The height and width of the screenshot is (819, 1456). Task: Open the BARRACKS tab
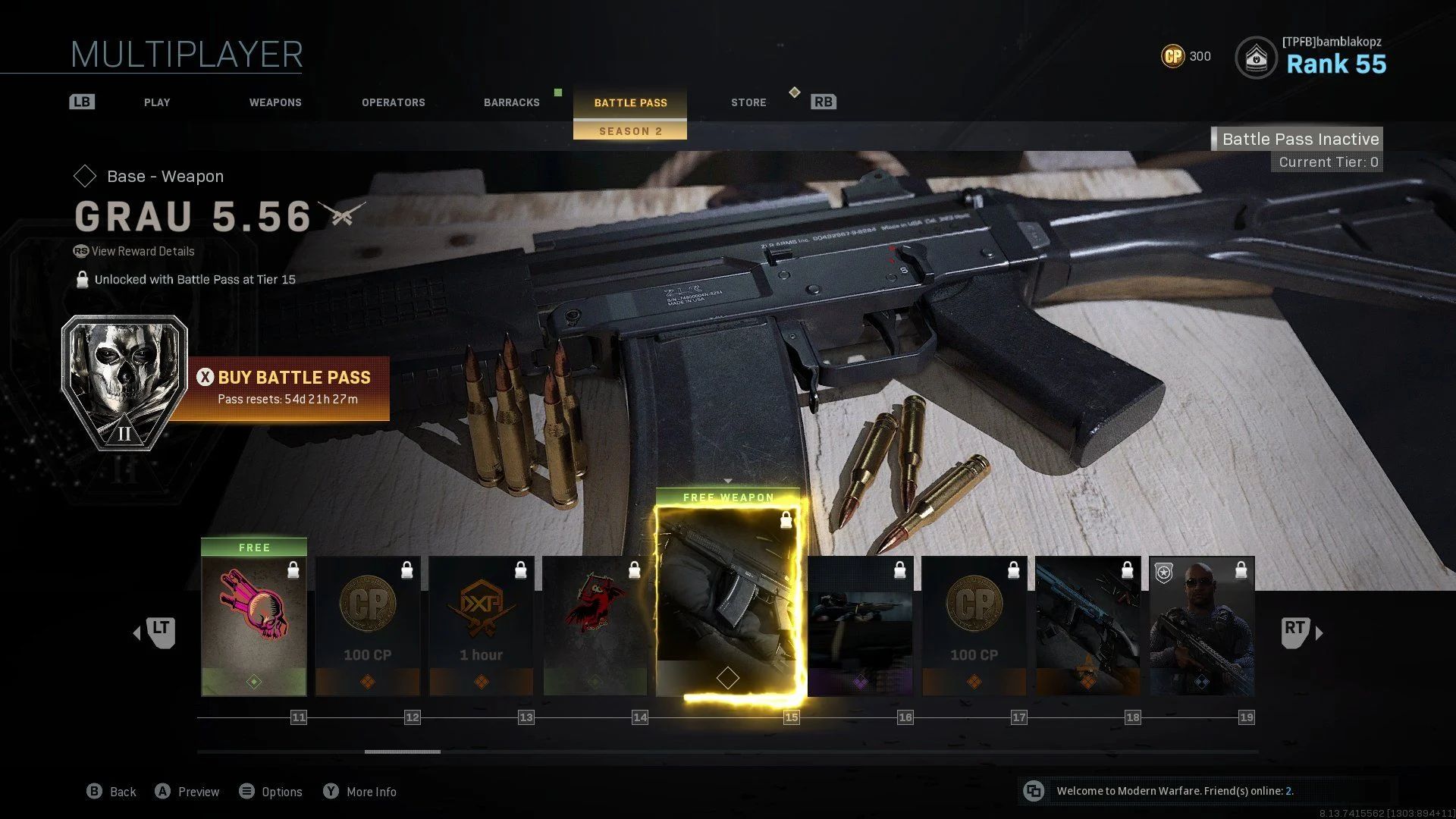(x=512, y=102)
